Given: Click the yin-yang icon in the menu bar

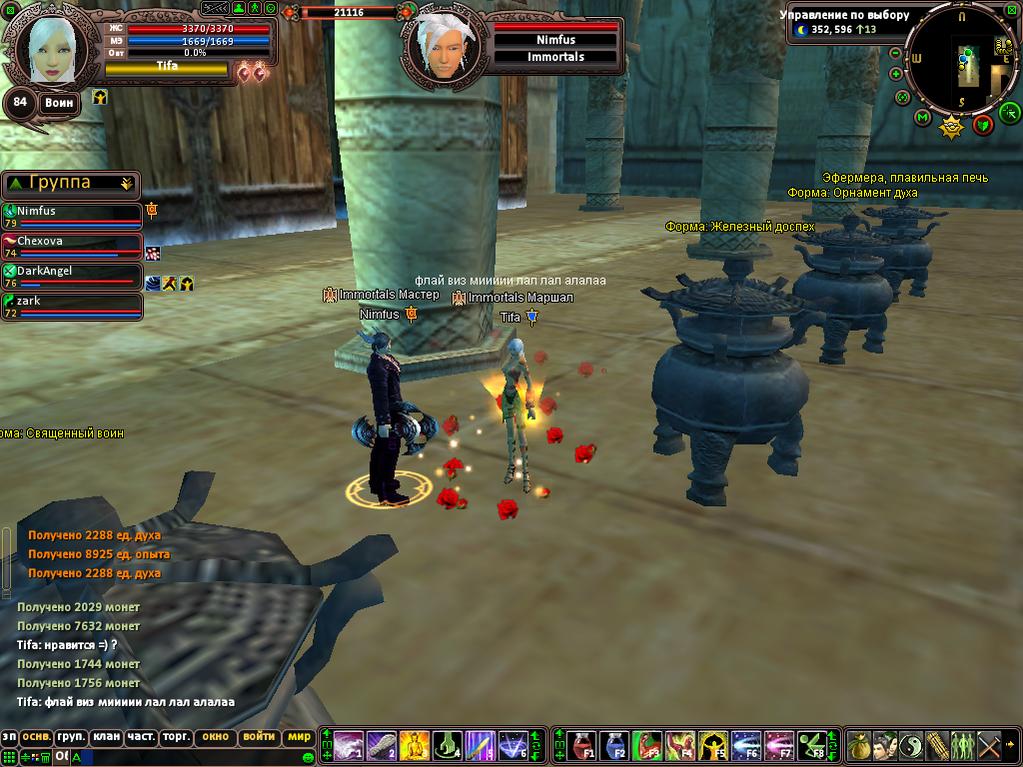Looking at the screenshot, I should click(911, 745).
